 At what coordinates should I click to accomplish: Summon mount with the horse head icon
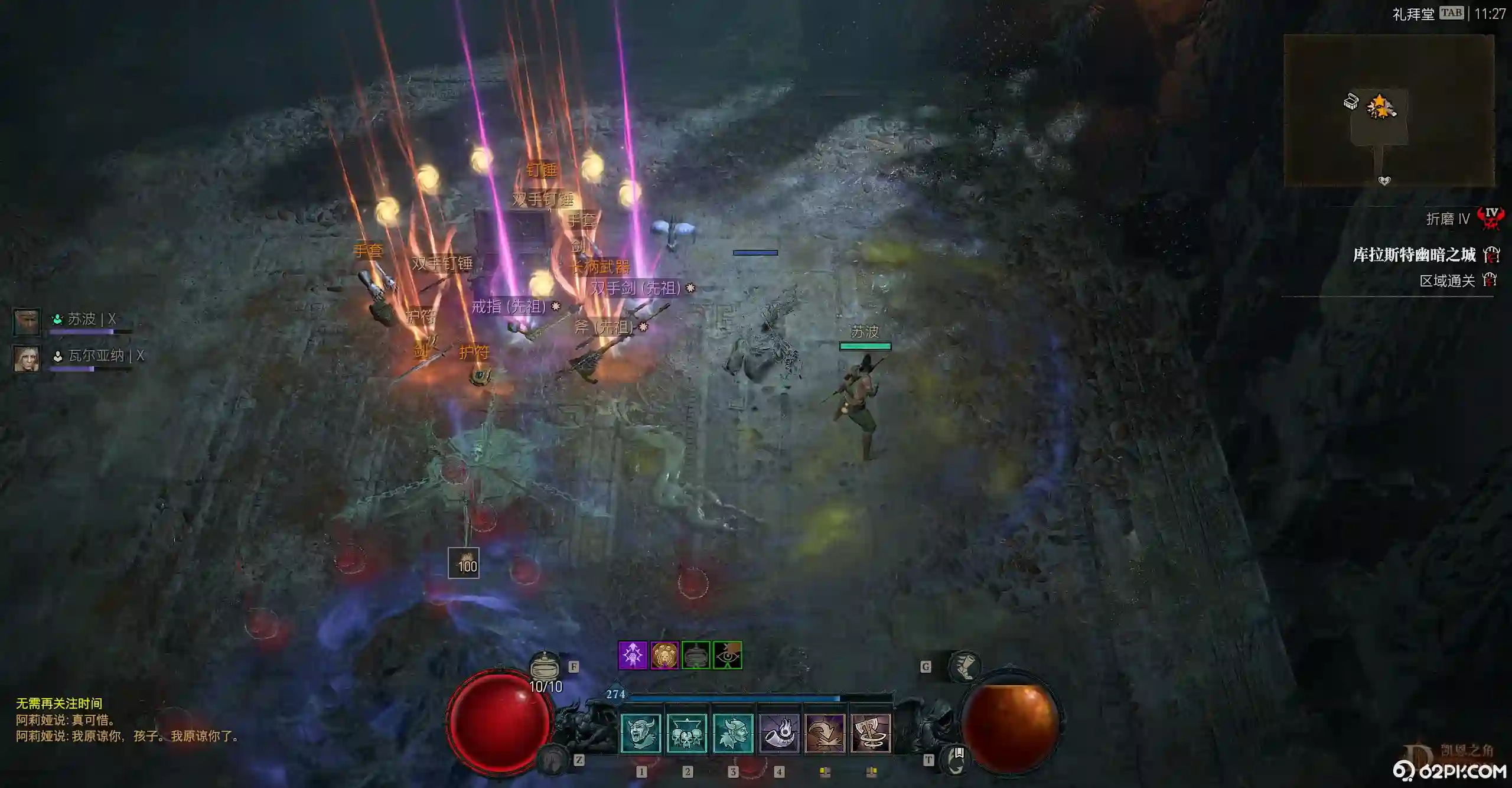(x=964, y=666)
